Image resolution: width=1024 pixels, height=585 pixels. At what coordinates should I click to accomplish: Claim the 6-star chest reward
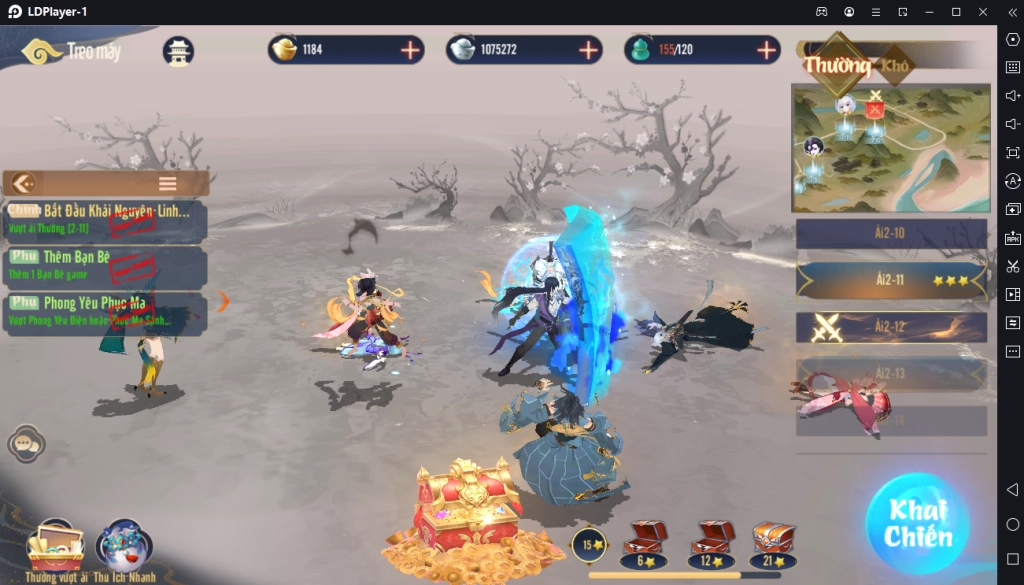point(643,541)
